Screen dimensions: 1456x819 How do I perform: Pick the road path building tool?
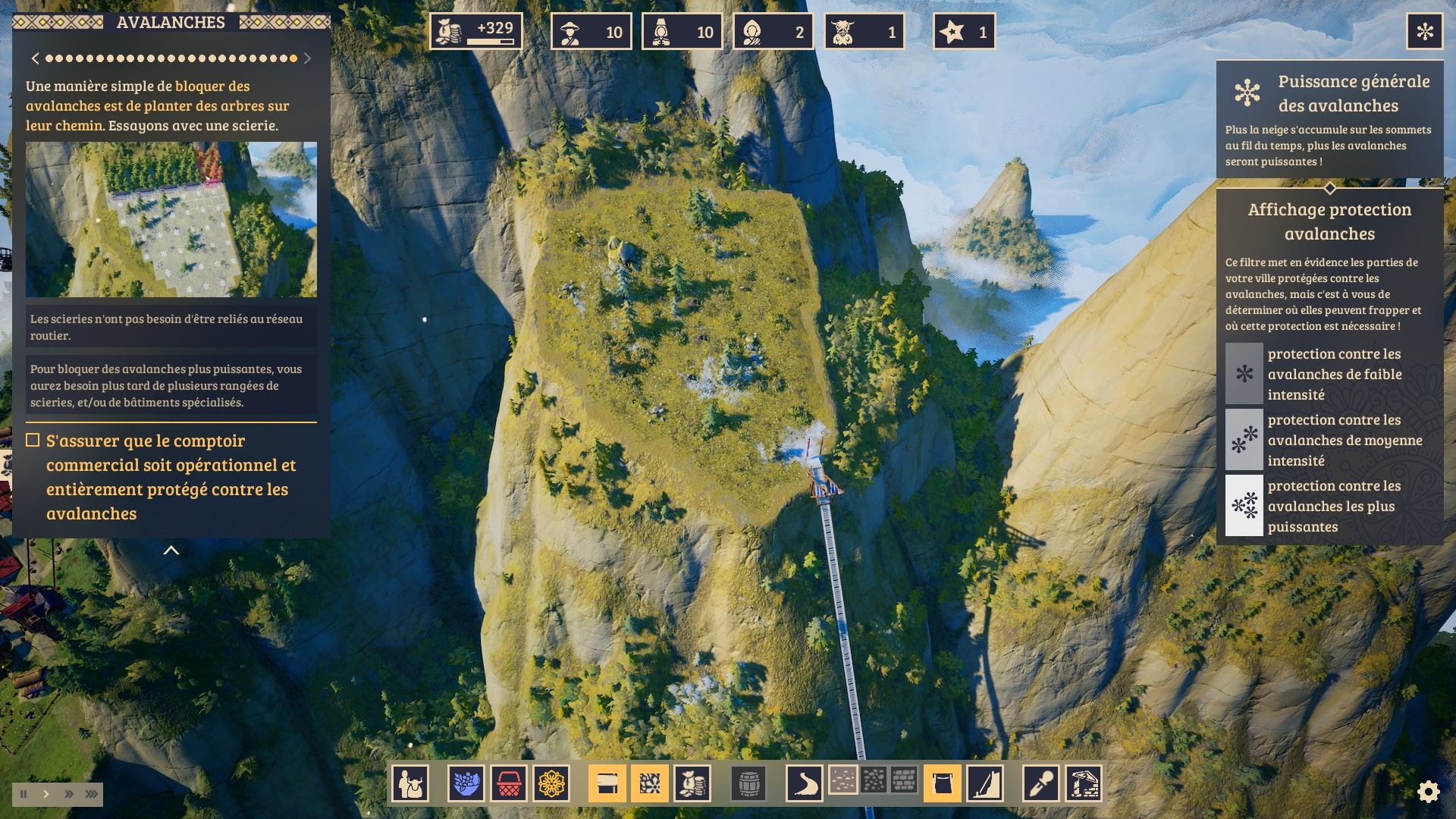(x=804, y=783)
